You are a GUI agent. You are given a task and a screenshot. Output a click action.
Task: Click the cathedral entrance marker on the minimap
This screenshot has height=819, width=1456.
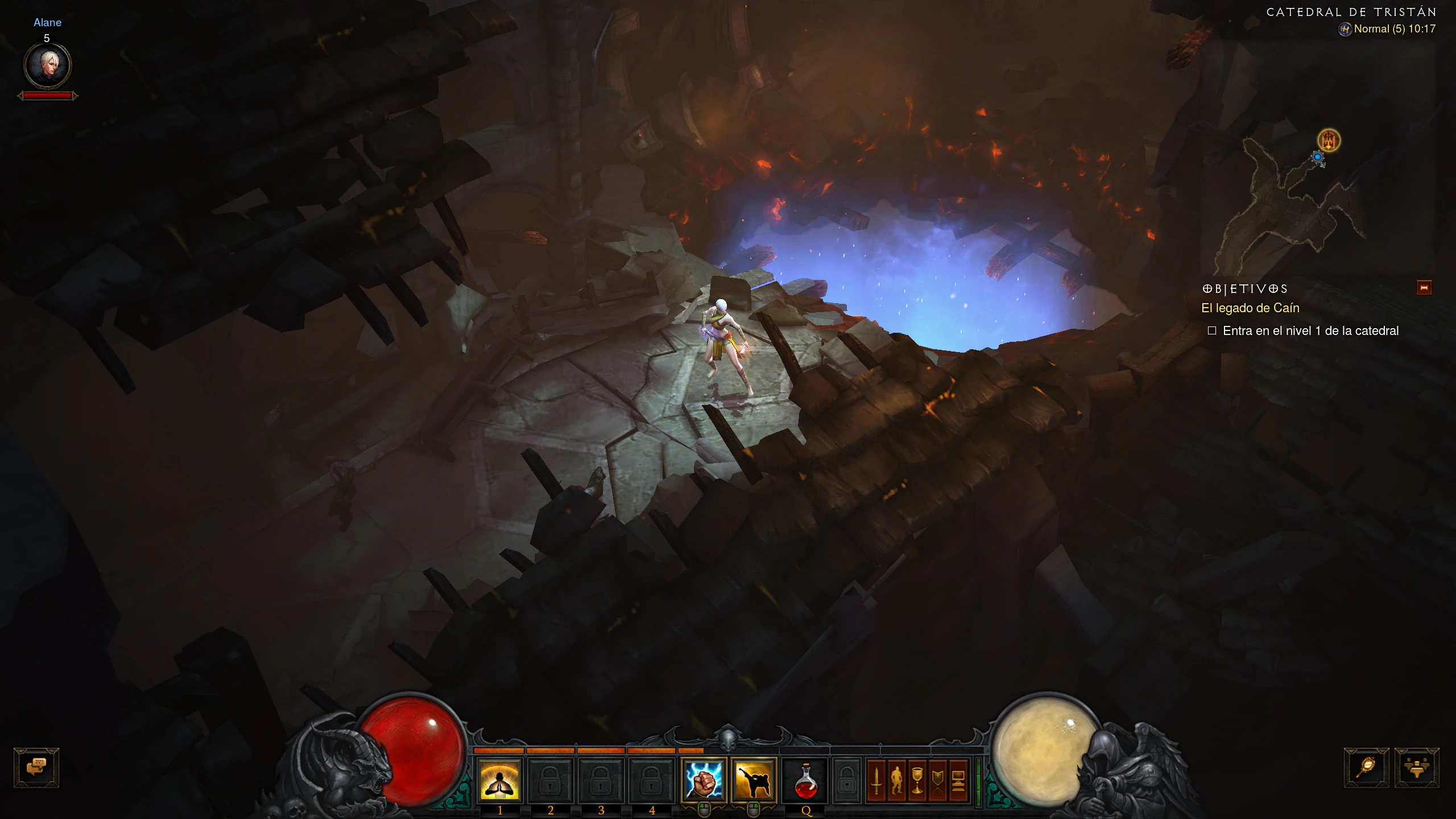(x=1329, y=140)
